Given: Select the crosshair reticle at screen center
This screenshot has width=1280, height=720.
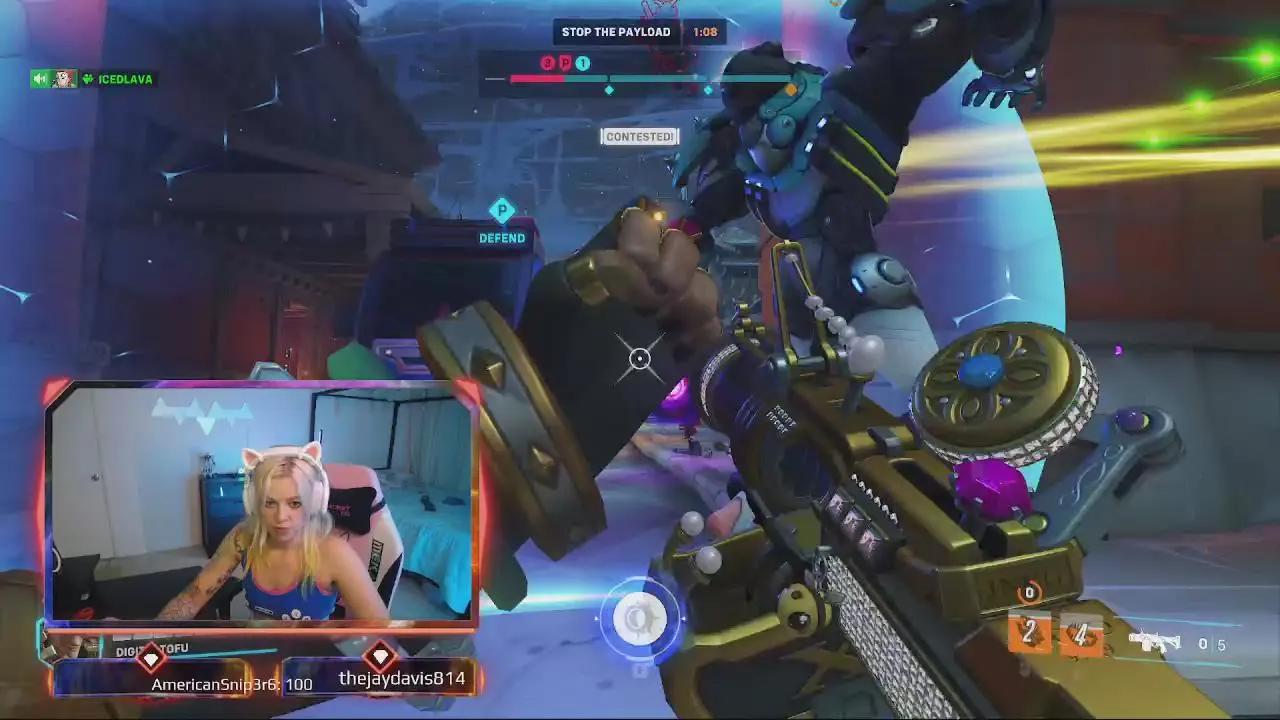Looking at the screenshot, I should tap(638, 358).
